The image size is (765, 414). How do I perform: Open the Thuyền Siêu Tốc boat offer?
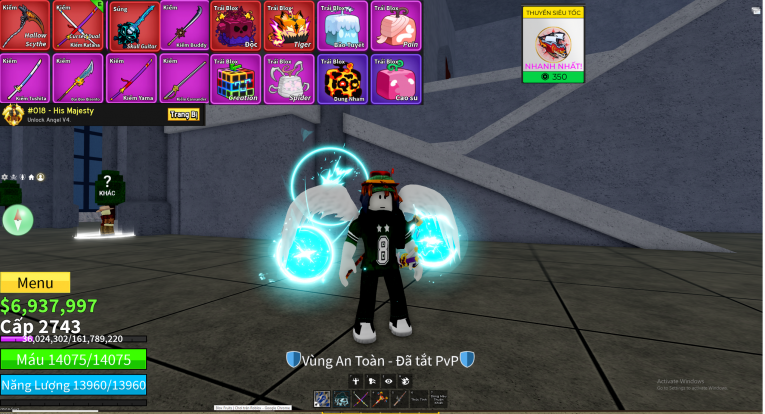pos(554,46)
